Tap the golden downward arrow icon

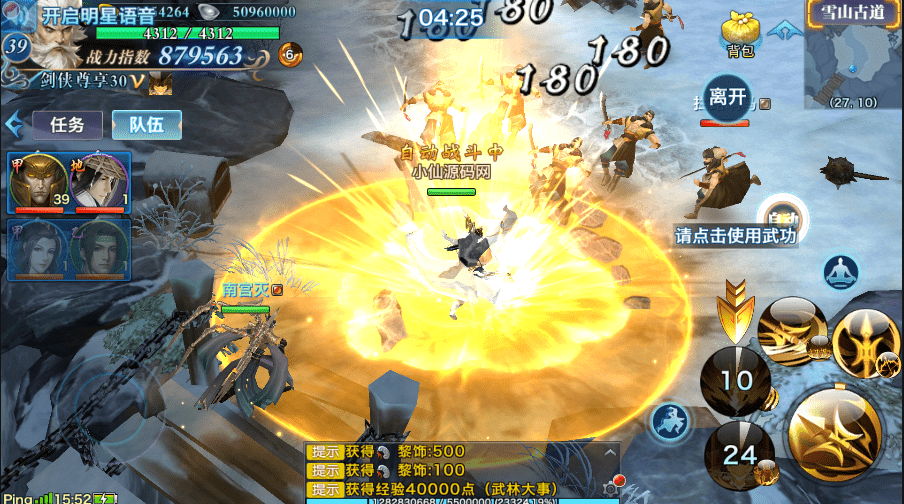point(734,308)
